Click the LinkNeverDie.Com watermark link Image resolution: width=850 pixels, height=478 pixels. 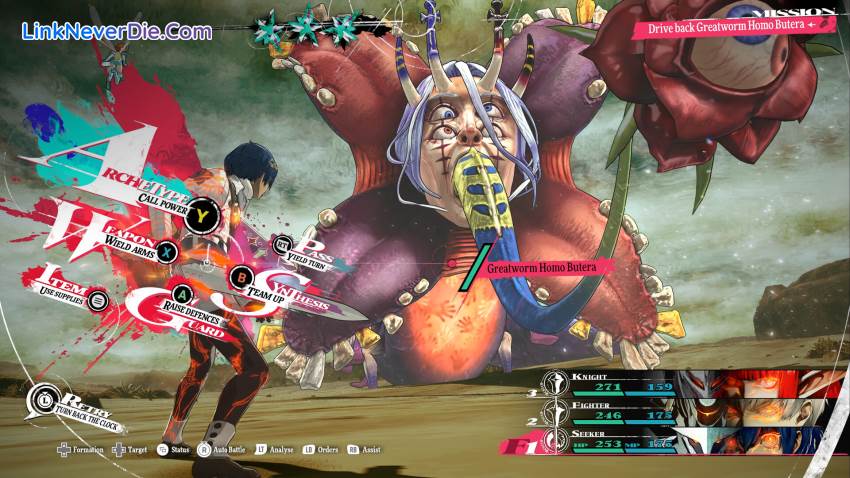tap(117, 31)
